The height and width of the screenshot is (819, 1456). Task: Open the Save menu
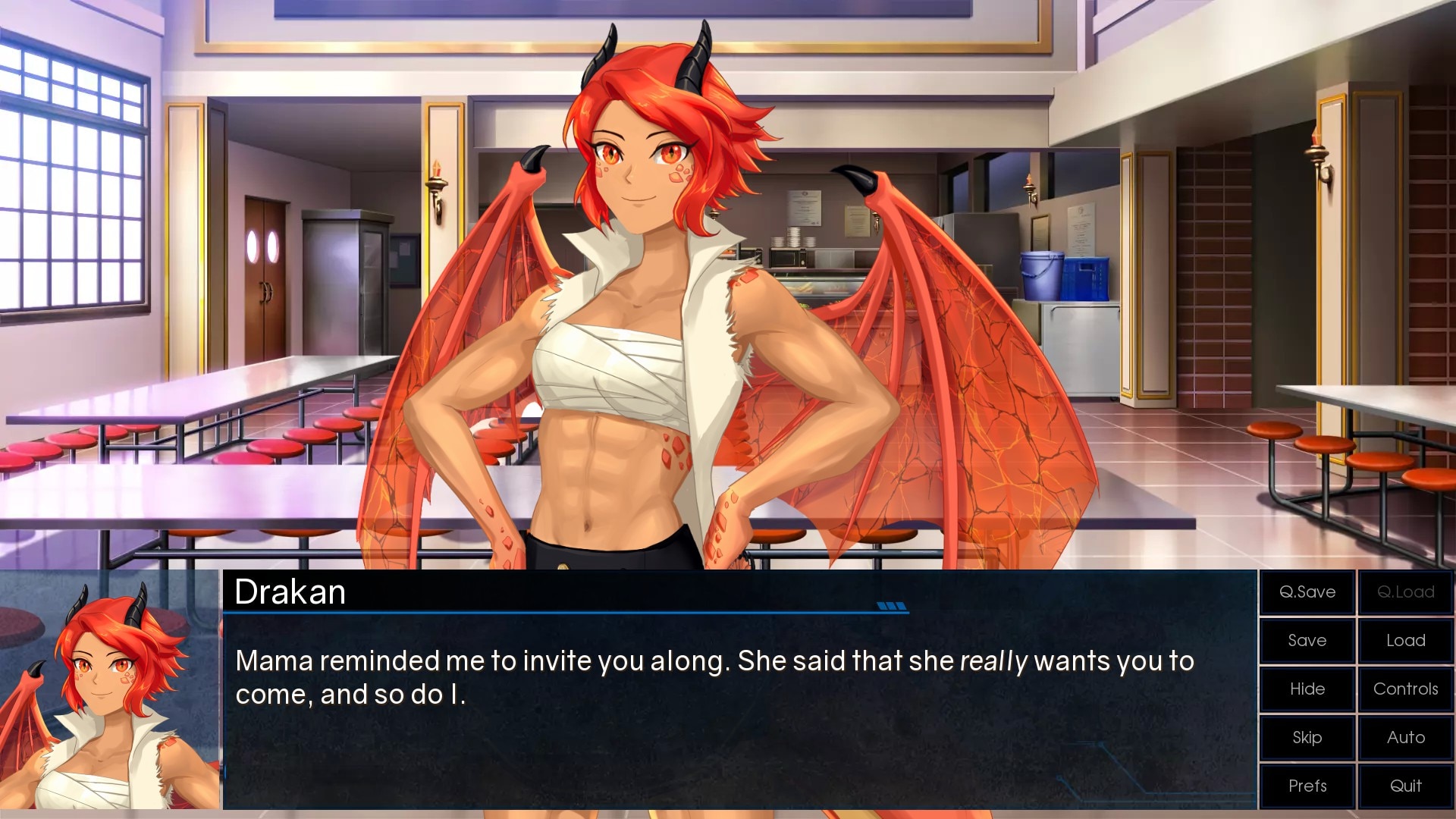(x=1307, y=641)
